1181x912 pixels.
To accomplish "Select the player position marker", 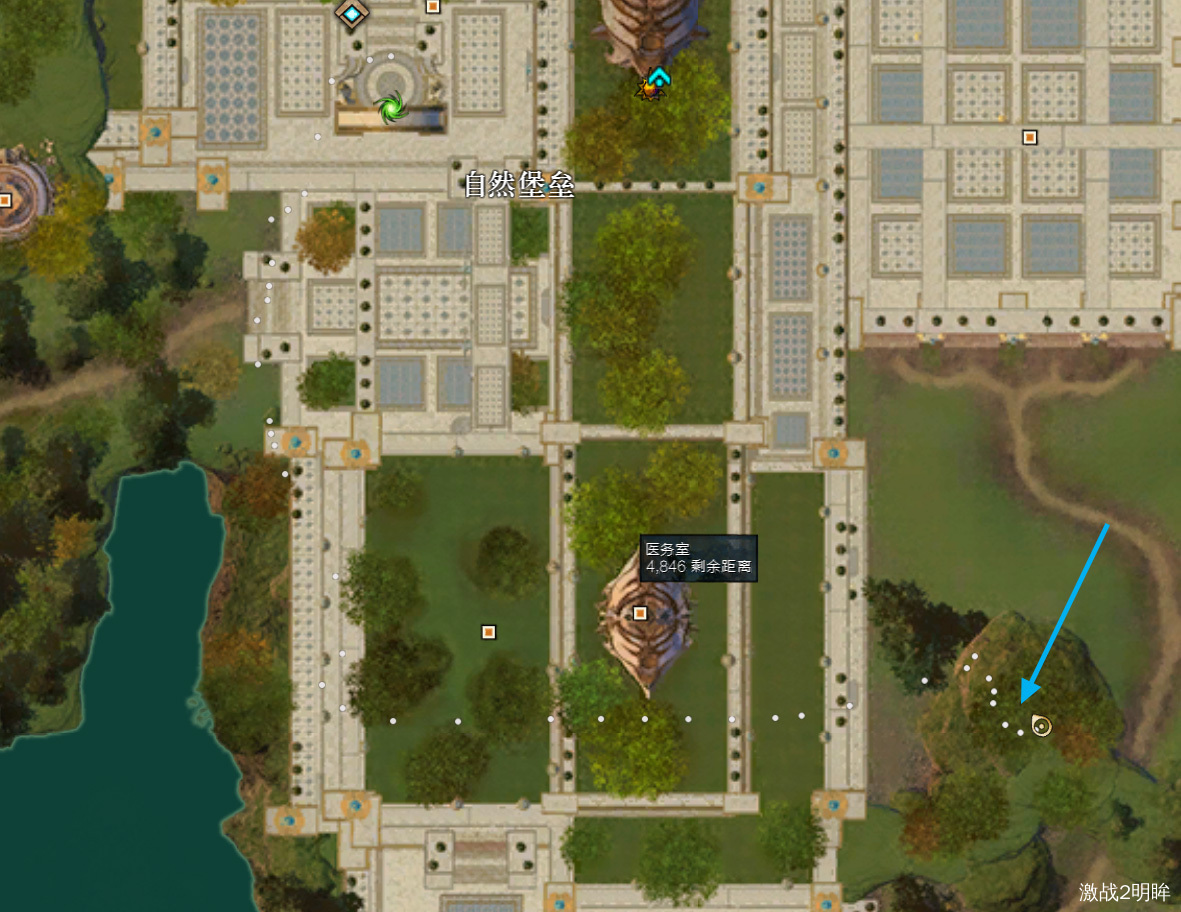I will click(1041, 726).
